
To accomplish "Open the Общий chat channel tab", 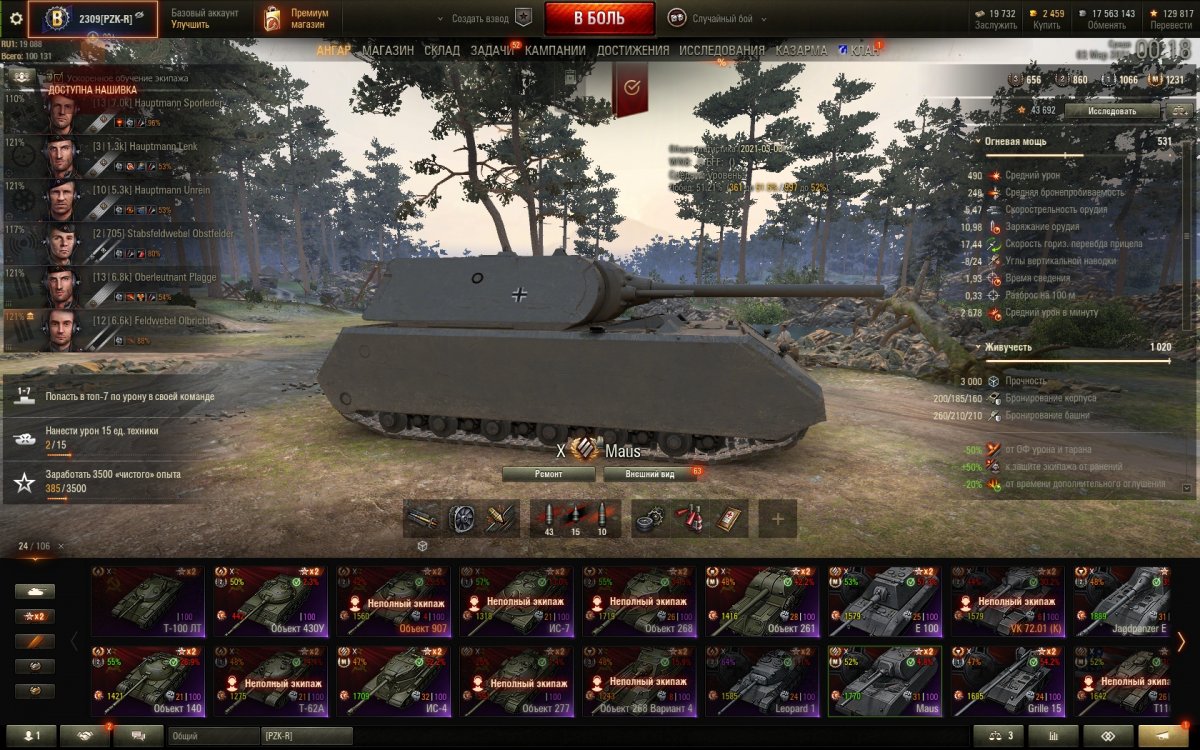I will 213,736.
